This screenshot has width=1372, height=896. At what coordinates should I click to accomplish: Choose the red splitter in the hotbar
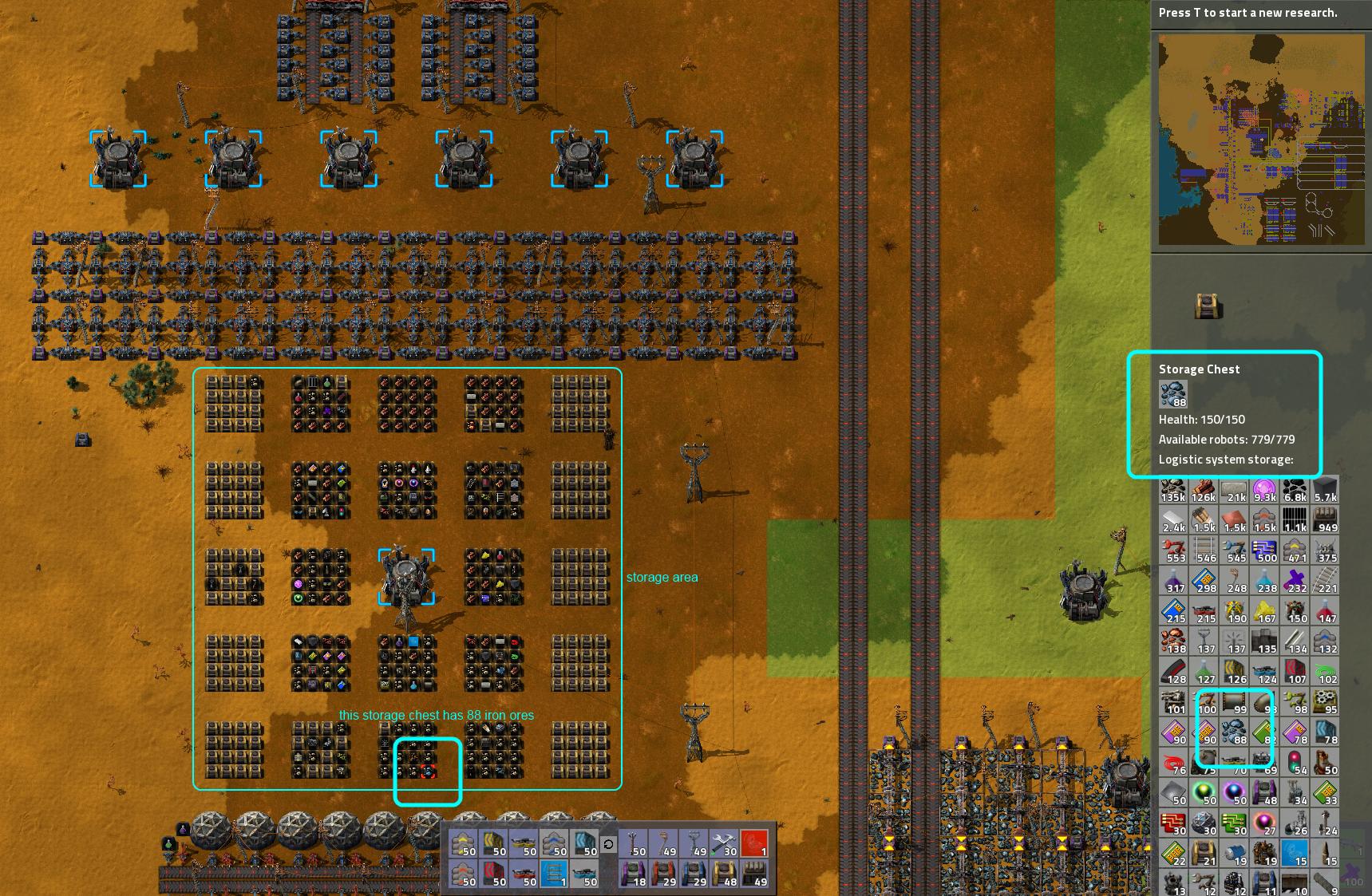pyautogui.click(x=524, y=874)
